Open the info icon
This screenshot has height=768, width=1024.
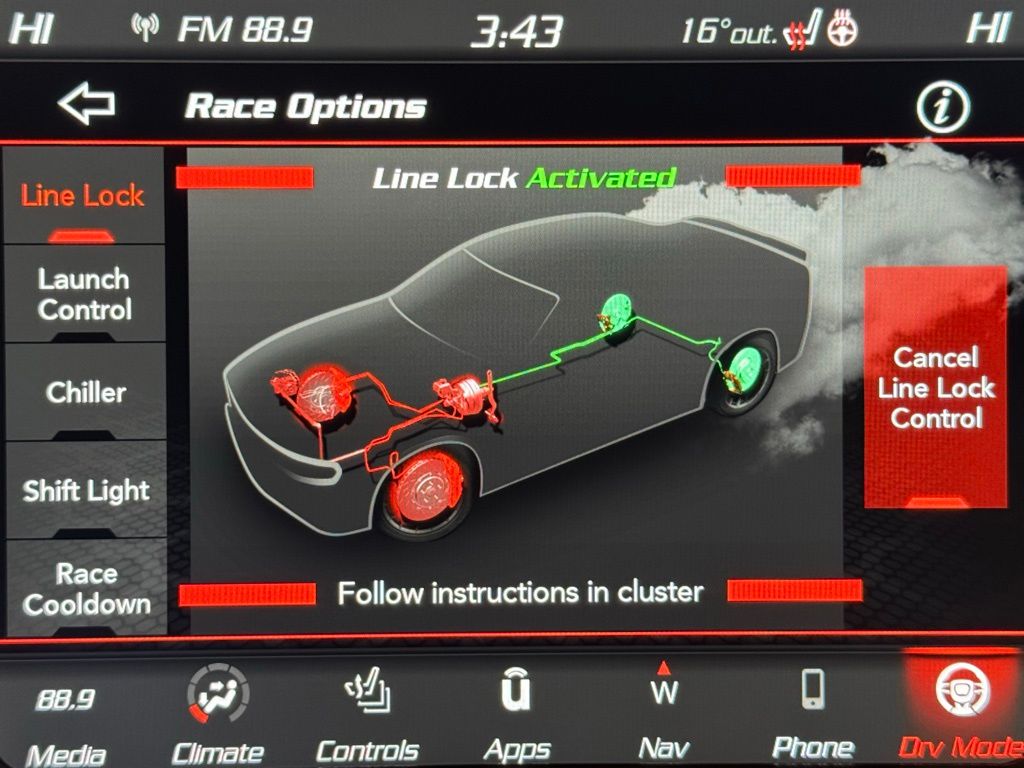(942, 107)
